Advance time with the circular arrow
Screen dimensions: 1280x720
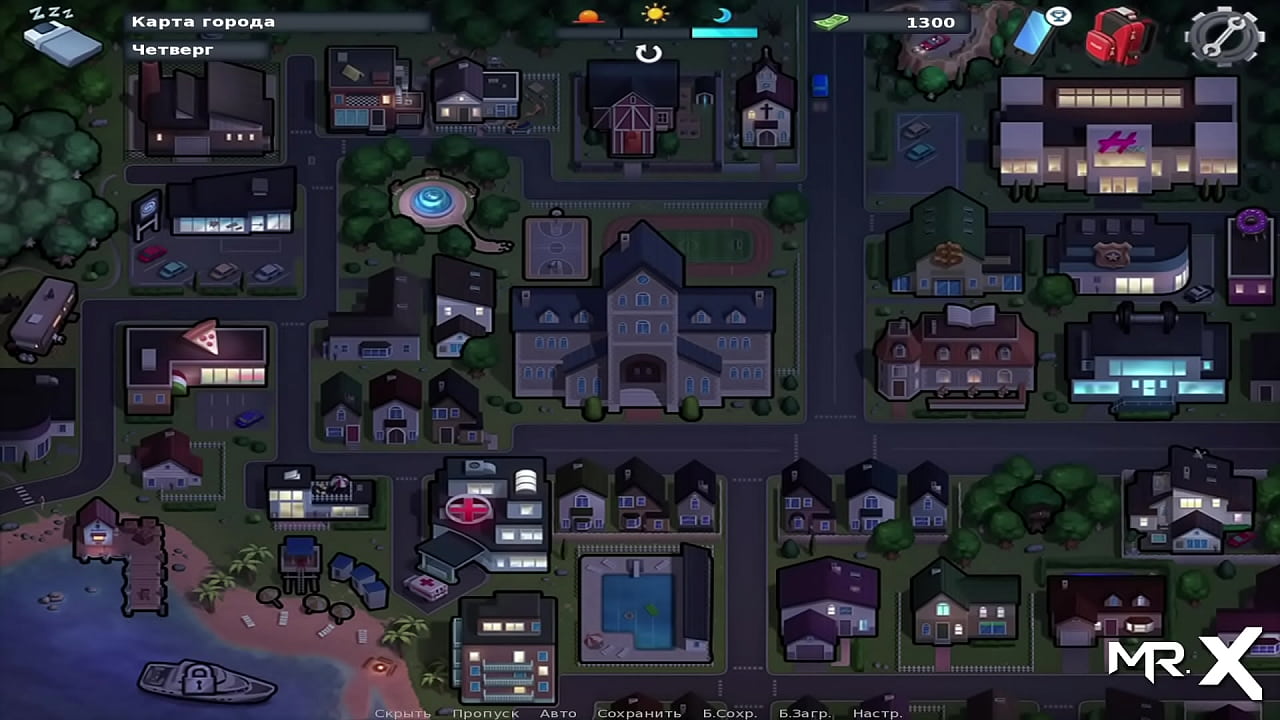649,53
